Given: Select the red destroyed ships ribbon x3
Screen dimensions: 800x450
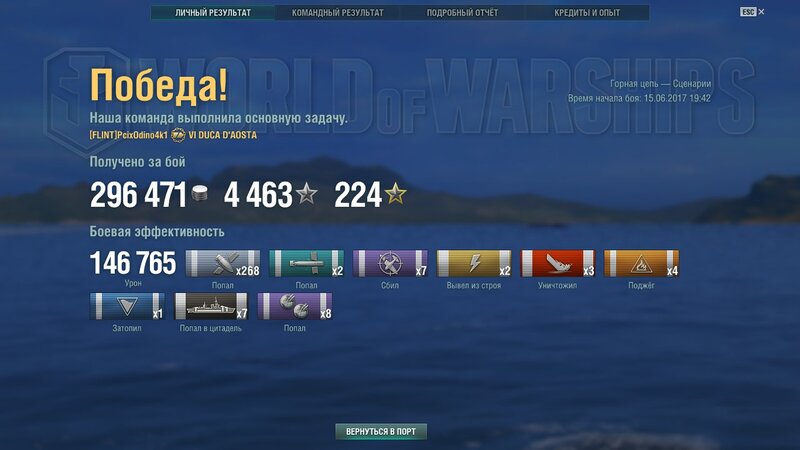Looking at the screenshot, I should 558,263.
